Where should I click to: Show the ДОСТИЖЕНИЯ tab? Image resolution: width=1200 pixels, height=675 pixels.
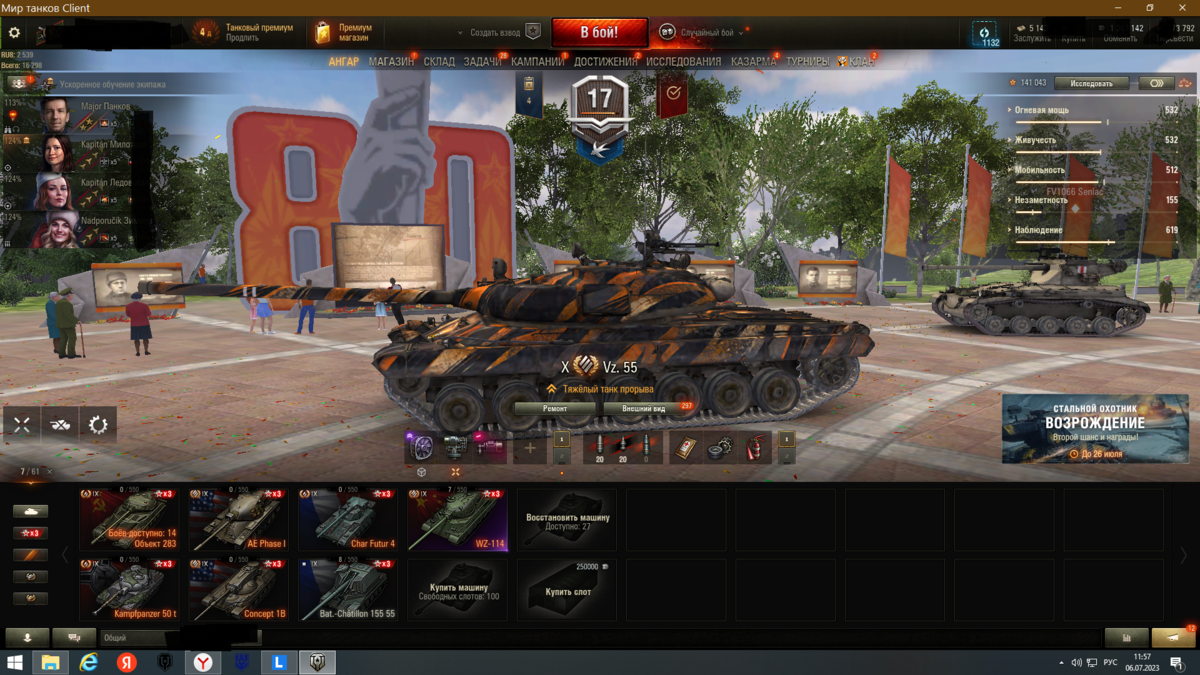(x=605, y=62)
